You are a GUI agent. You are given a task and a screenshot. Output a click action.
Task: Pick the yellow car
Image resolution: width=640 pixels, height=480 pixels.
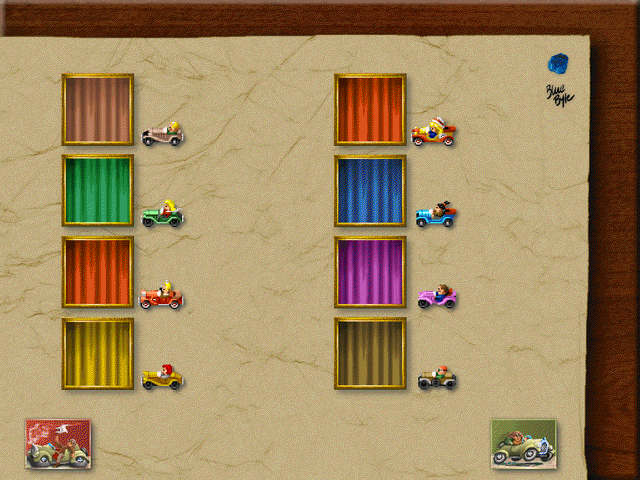click(162, 377)
